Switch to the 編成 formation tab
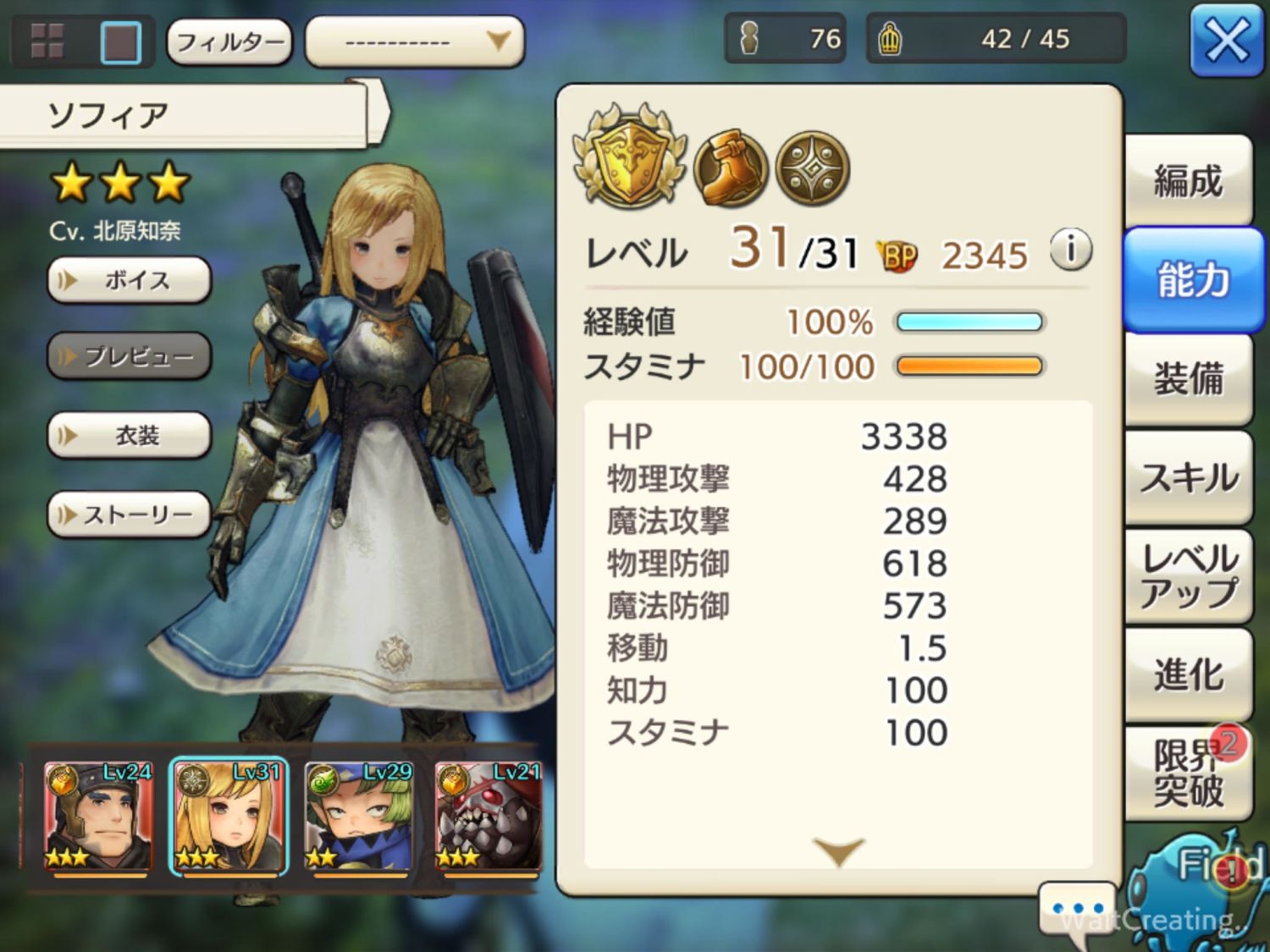 pos(1188,181)
